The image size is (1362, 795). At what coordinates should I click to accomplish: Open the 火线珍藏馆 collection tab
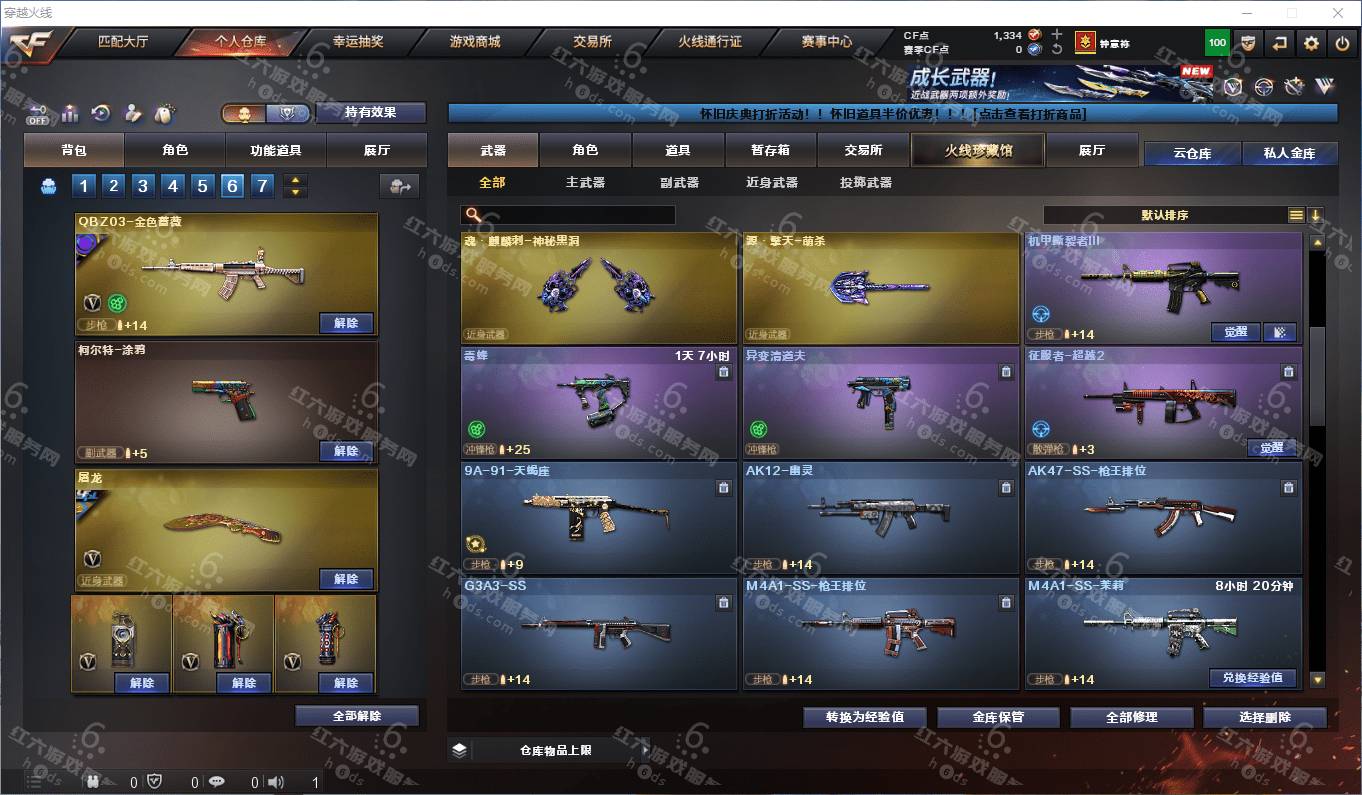(978, 151)
